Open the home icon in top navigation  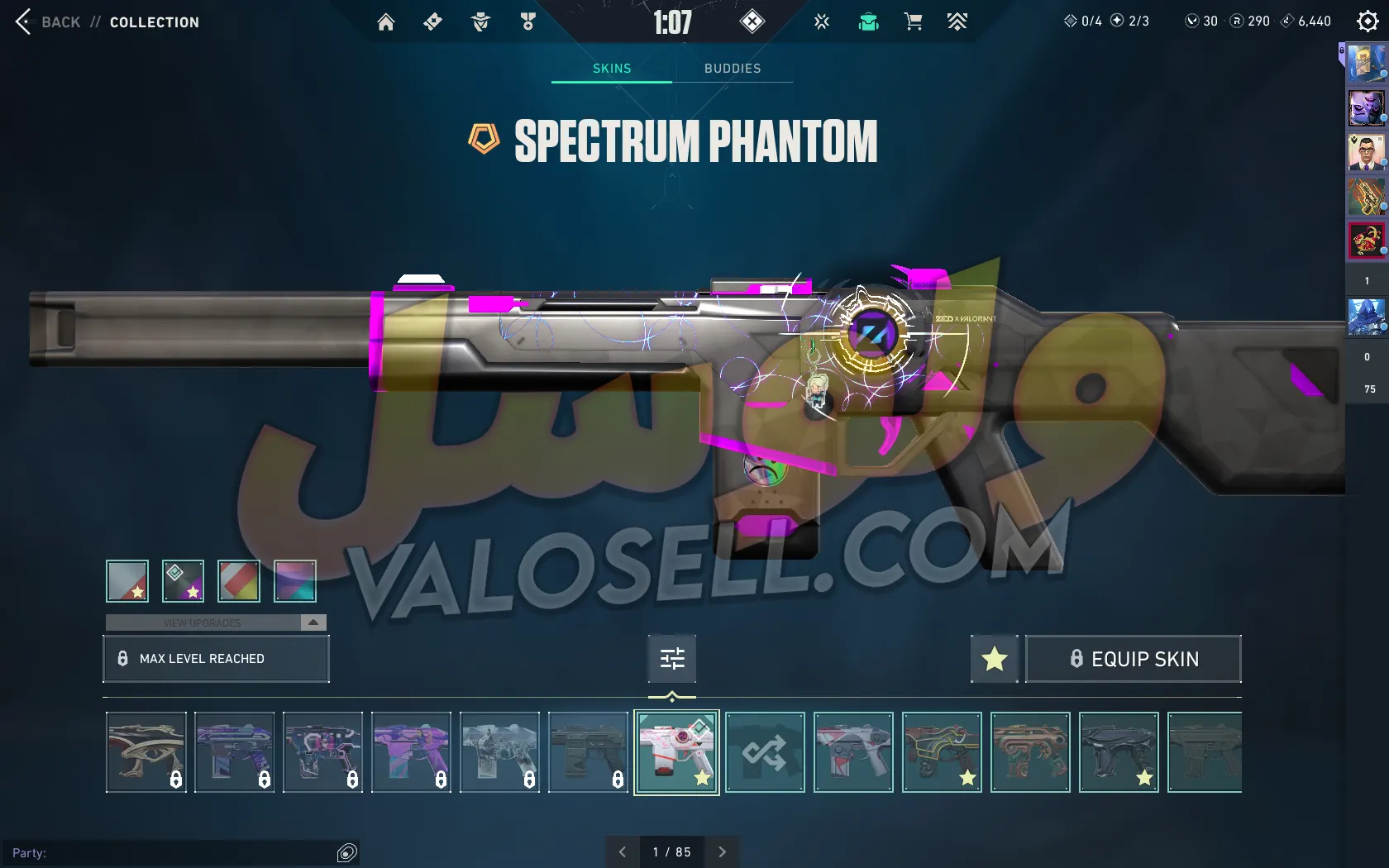[386, 22]
